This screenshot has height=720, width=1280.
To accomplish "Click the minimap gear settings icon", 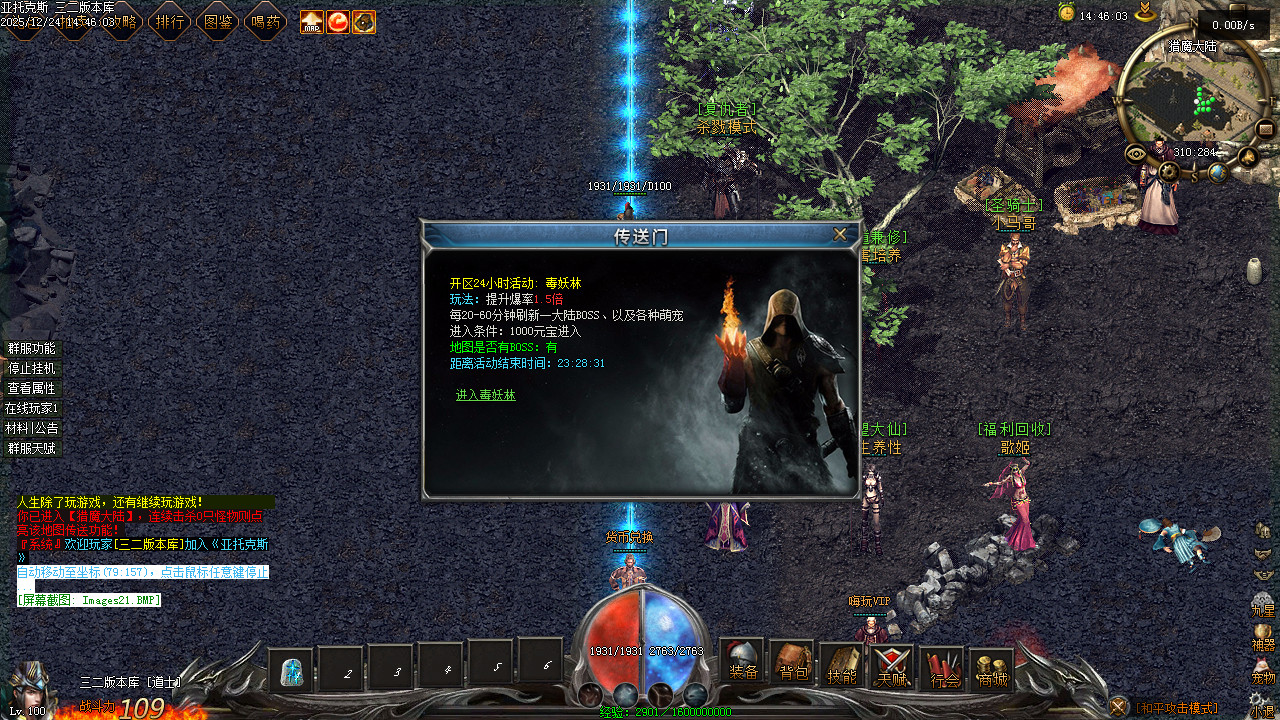I will tap(1169, 172).
